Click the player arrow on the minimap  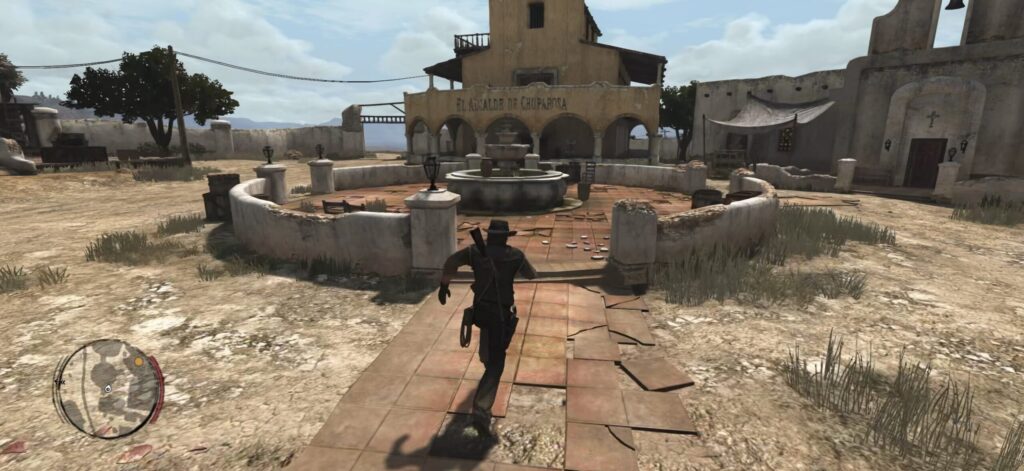(x=107, y=389)
